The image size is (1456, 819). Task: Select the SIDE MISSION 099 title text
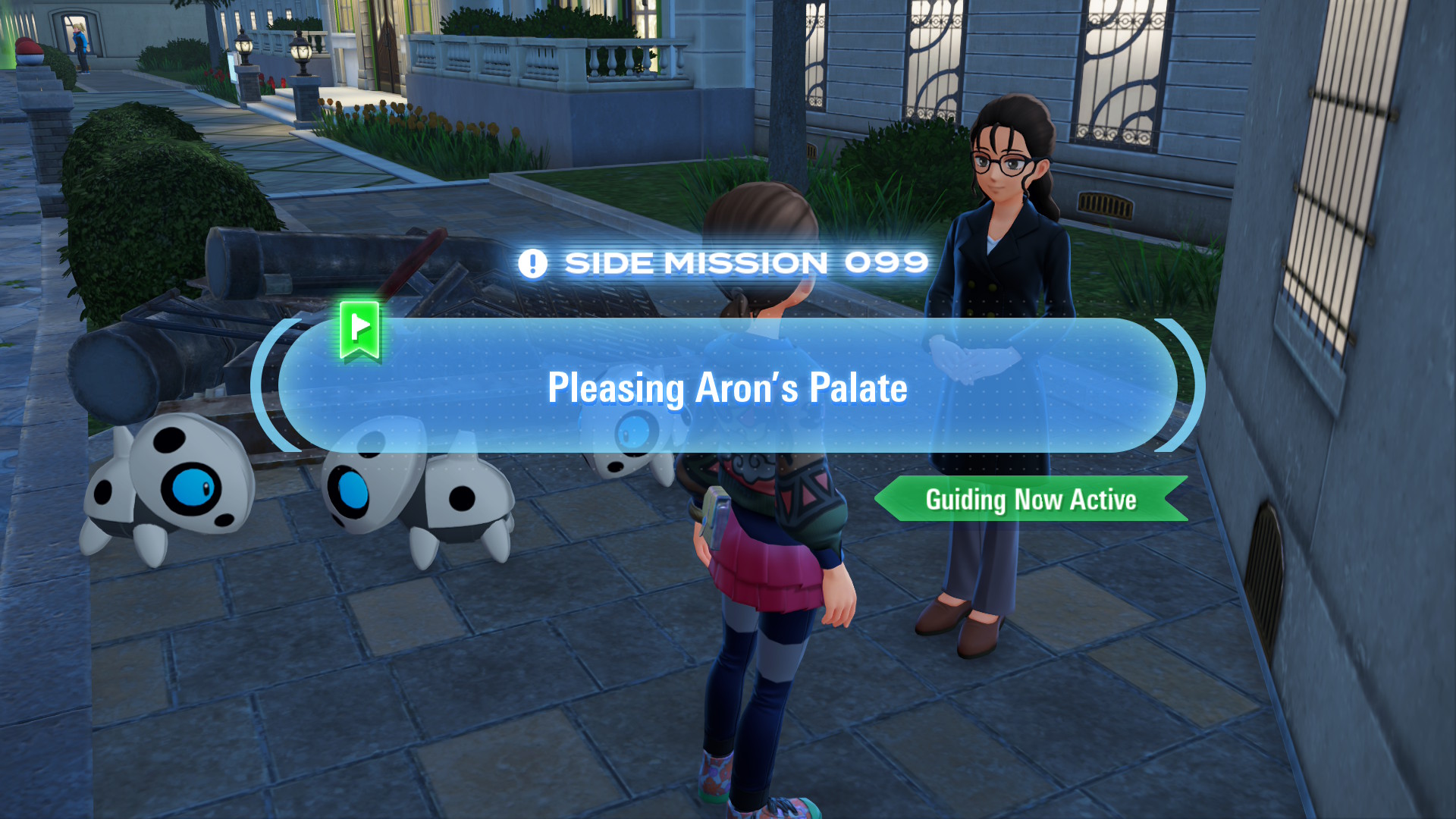[745, 262]
